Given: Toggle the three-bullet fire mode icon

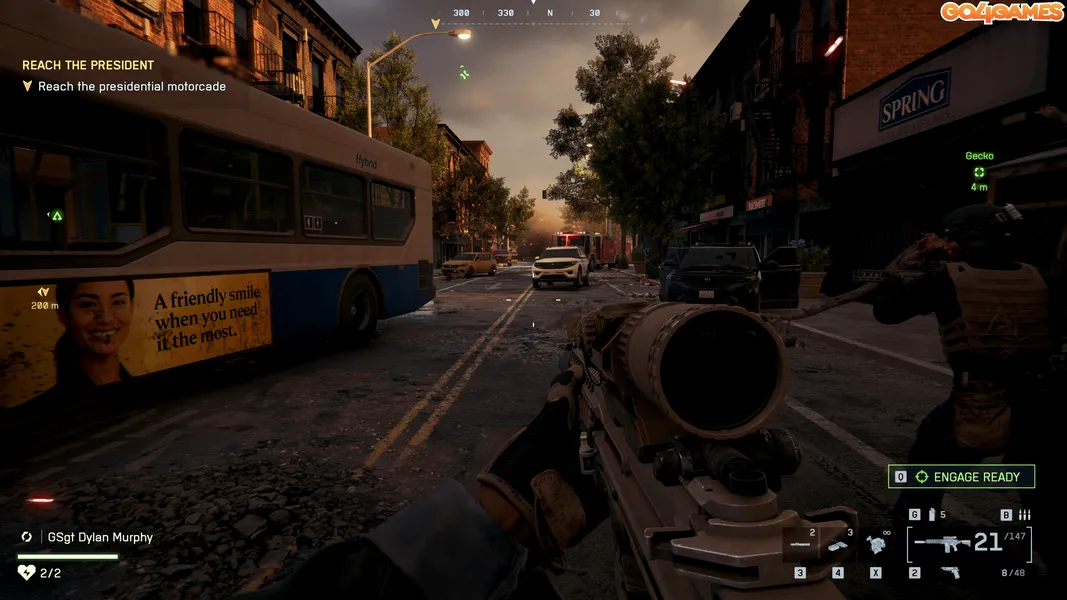Looking at the screenshot, I should click(1023, 515).
